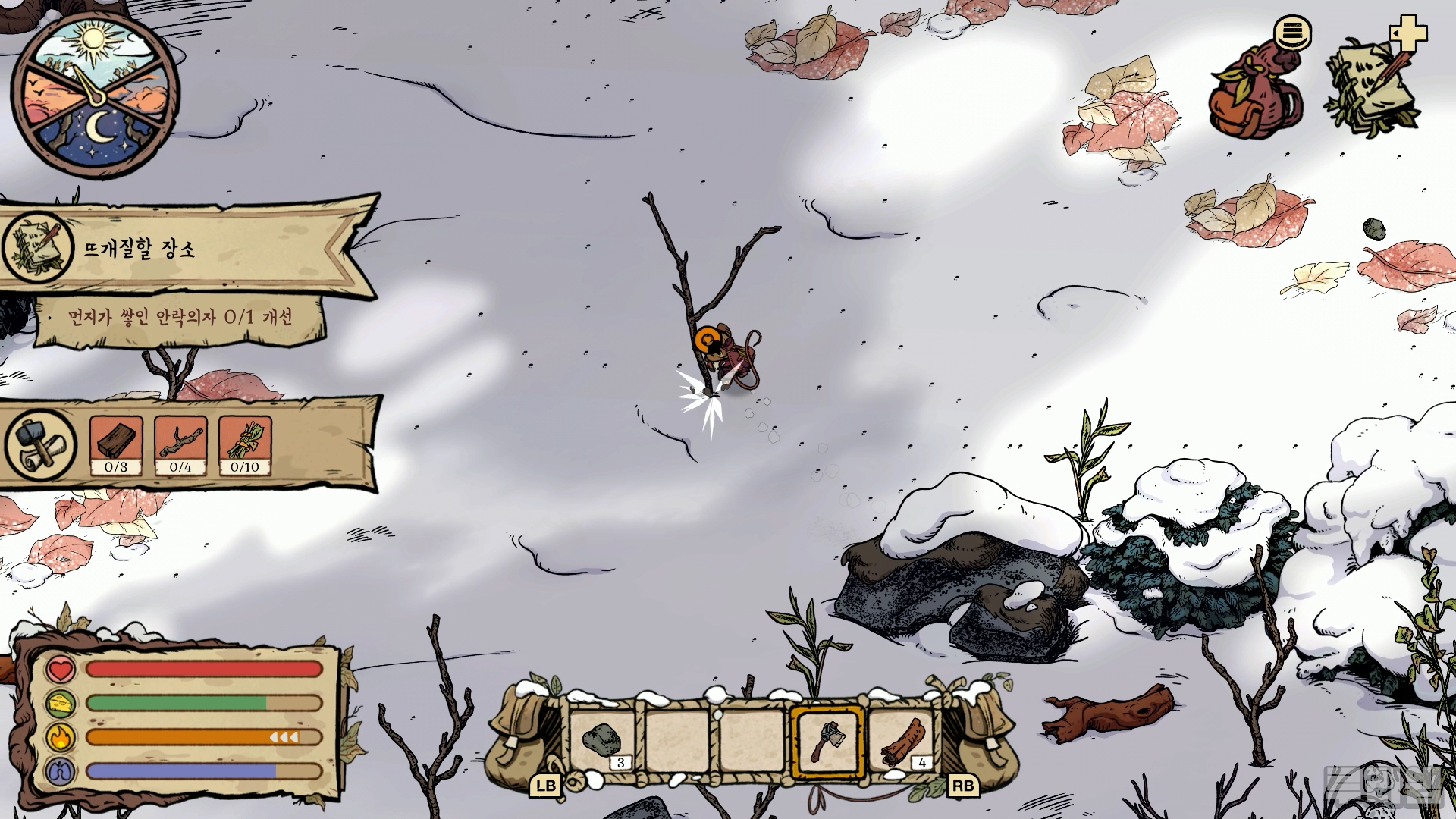This screenshot has width=1456, height=819.
Task: Open the backpack inventory icon
Action: tap(1255, 95)
